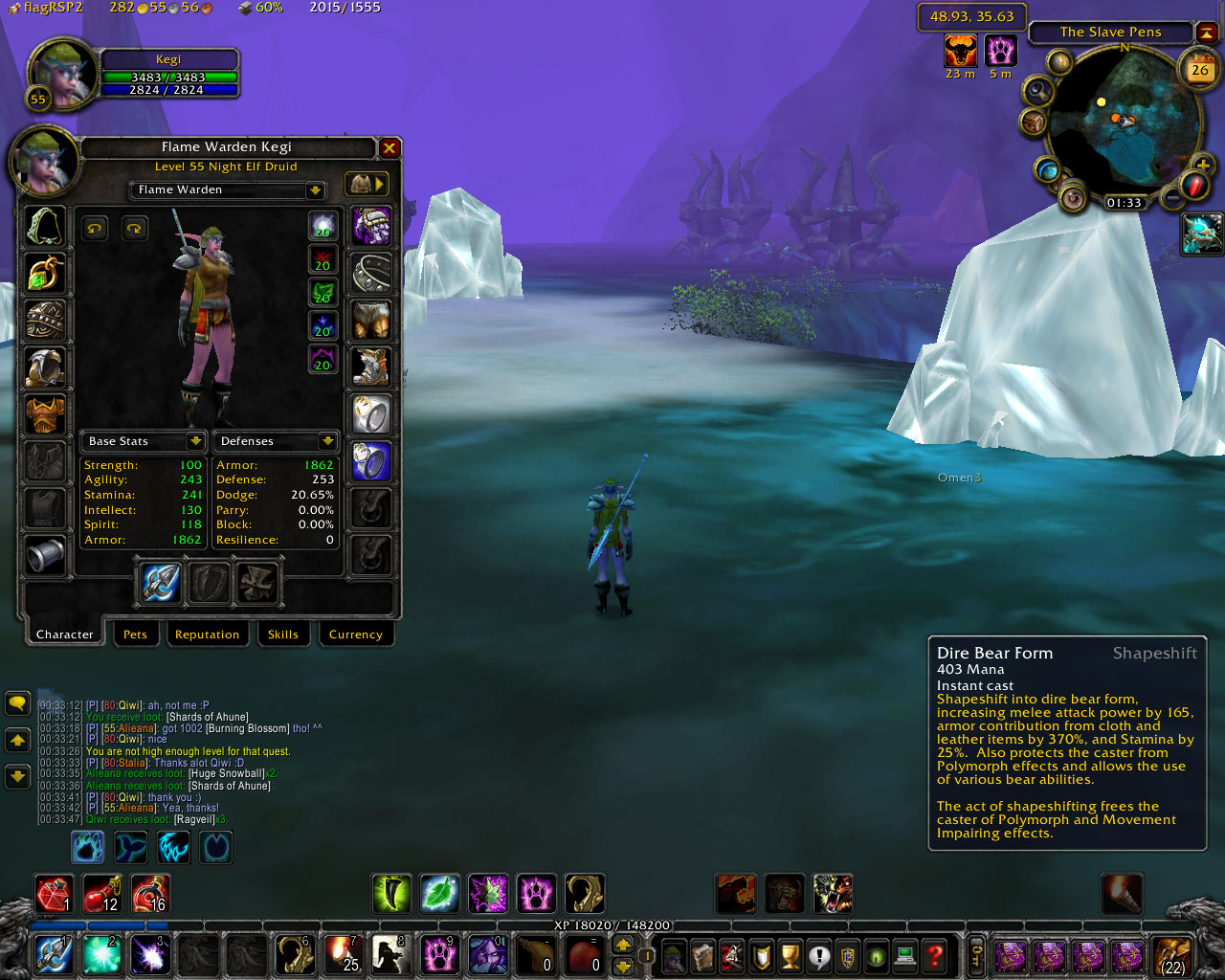1225x980 pixels.
Task: Open the minimap tracking magnifier button
Action: [x=1037, y=92]
